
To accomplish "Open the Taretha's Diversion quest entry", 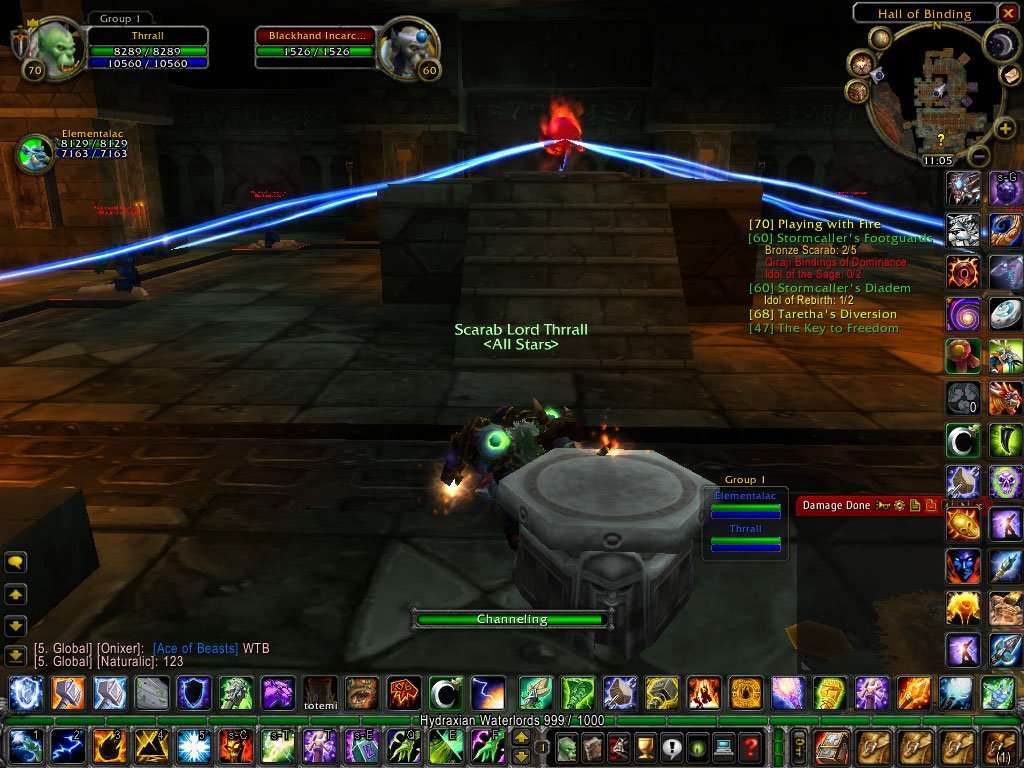I will [x=823, y=314].
